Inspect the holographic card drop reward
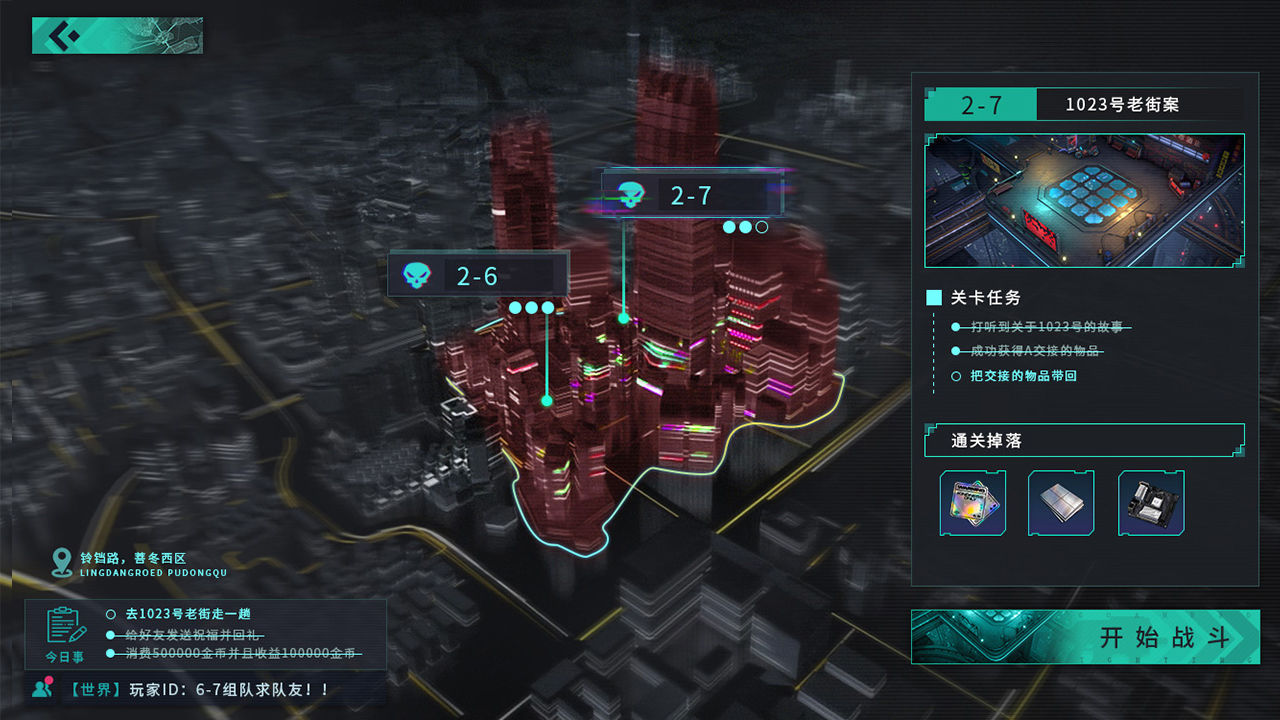 tap(973, 503)
